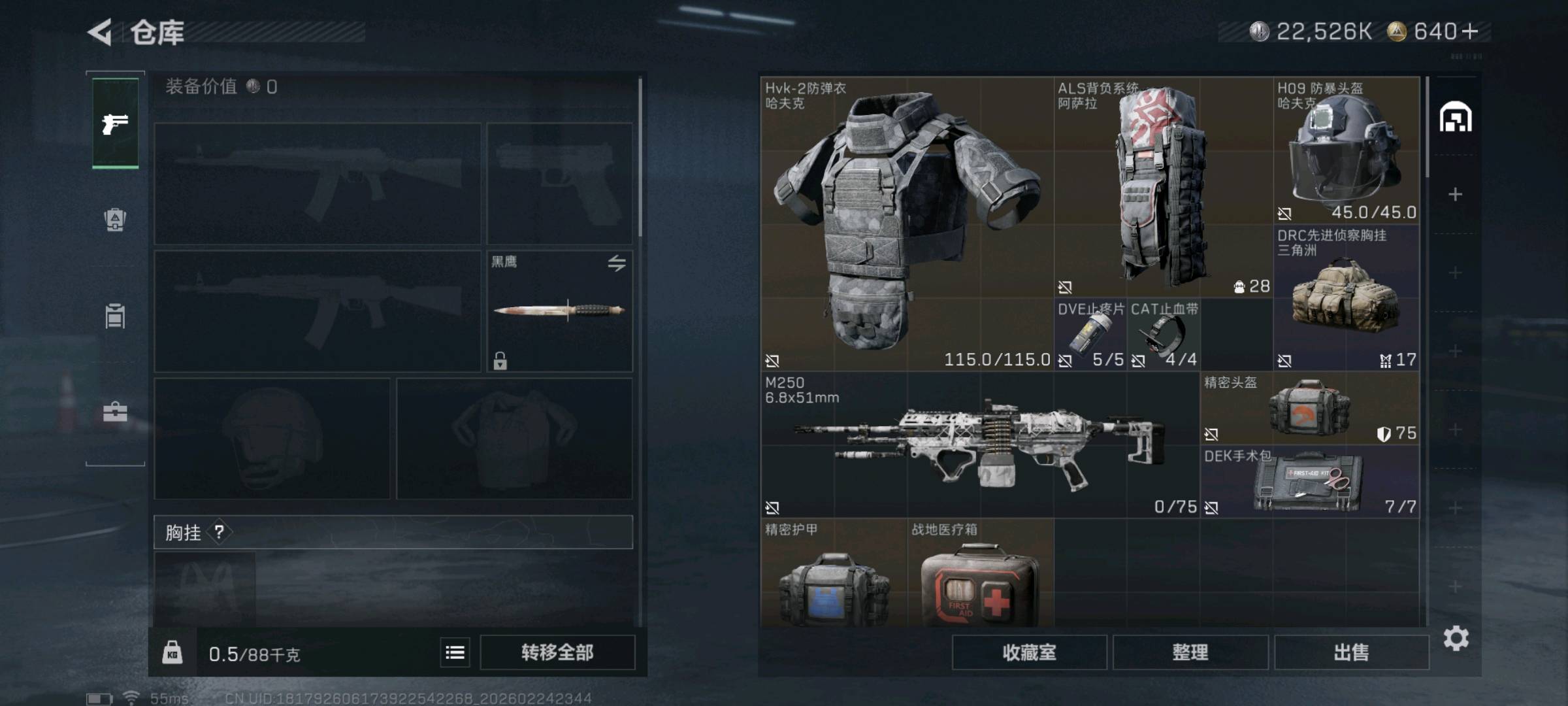Viewport: 1568px width, 706px height.
Task: Open the 收藏室 collection room
Action: (x=1029, y=652)
